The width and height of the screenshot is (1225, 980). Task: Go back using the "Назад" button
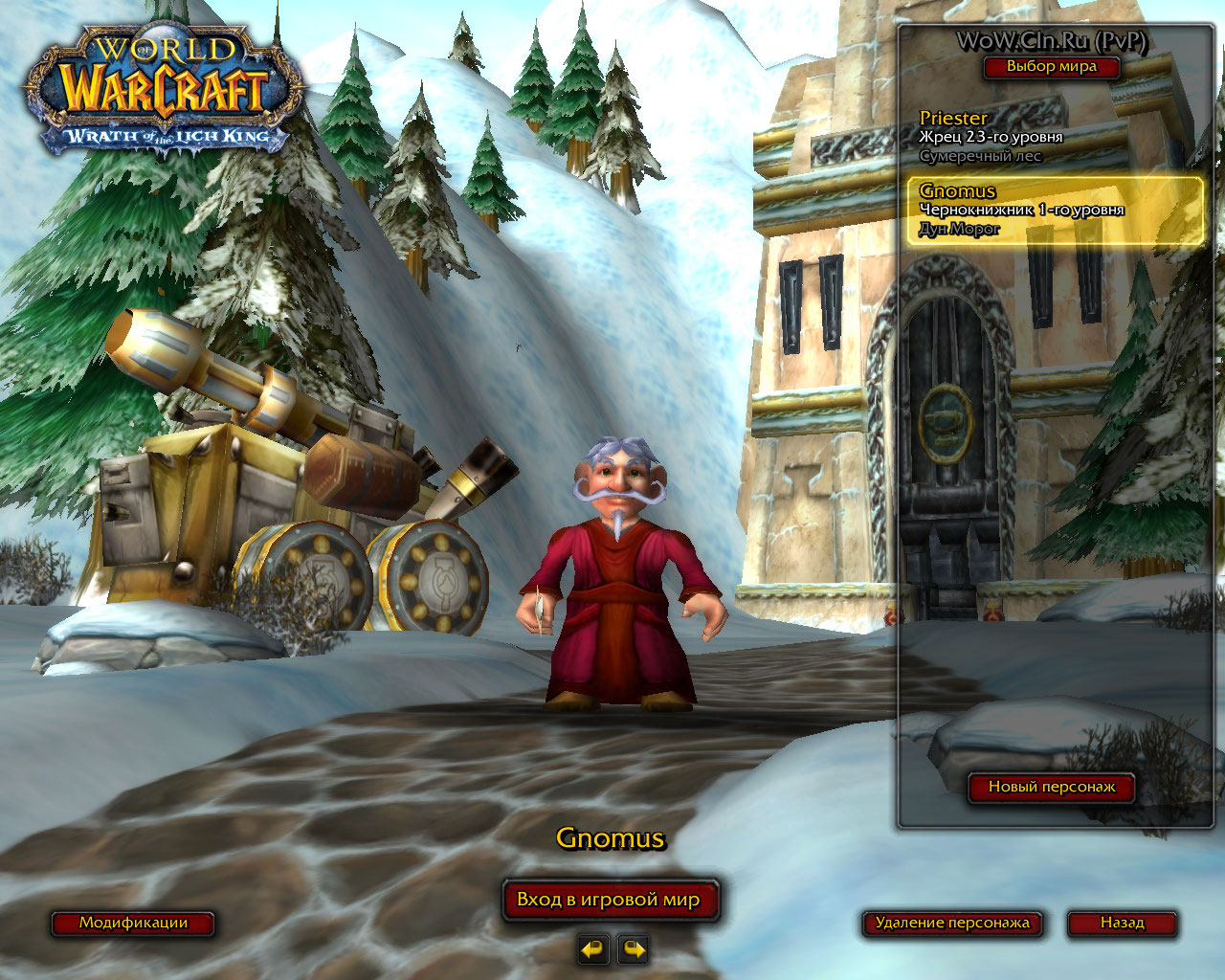1122,923
